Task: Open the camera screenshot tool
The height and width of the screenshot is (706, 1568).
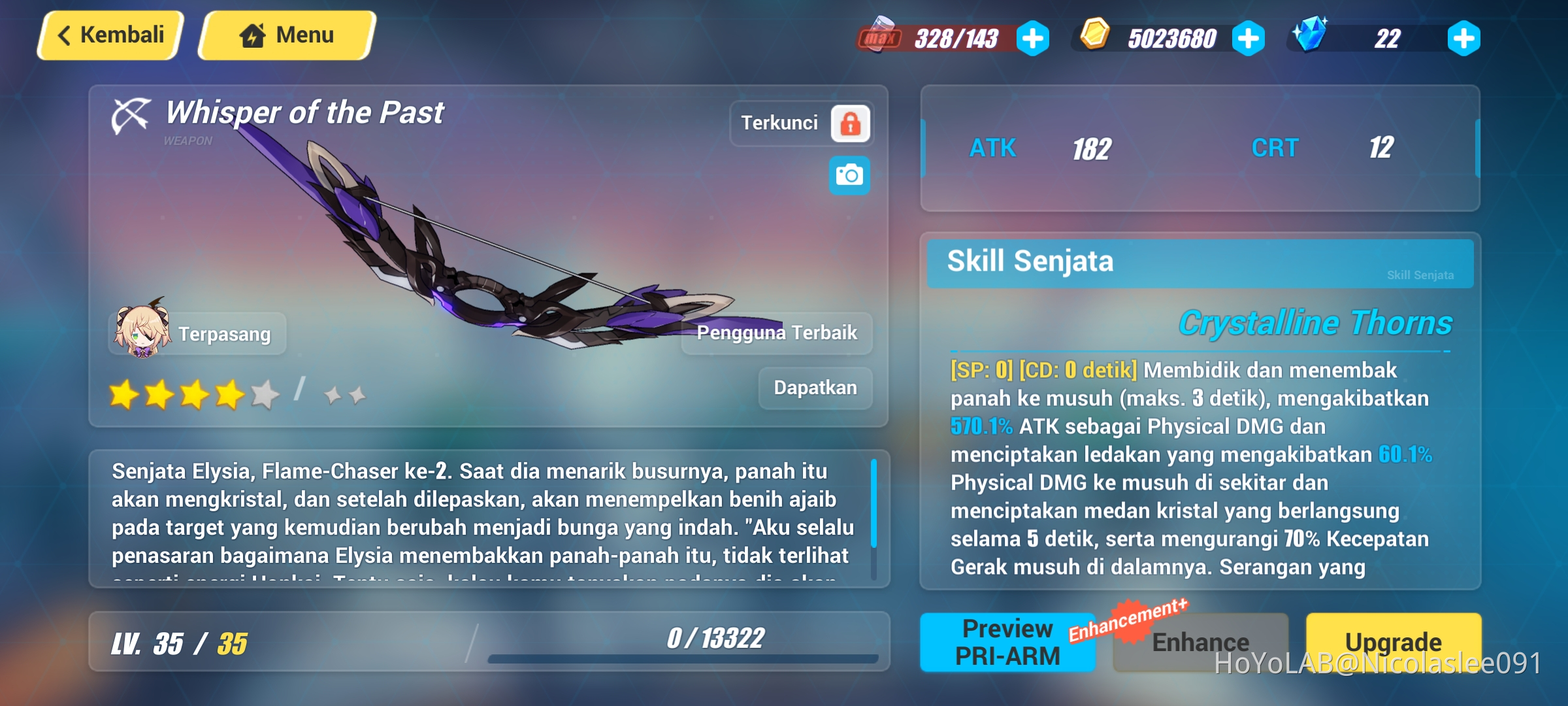Action: [849, 175]
